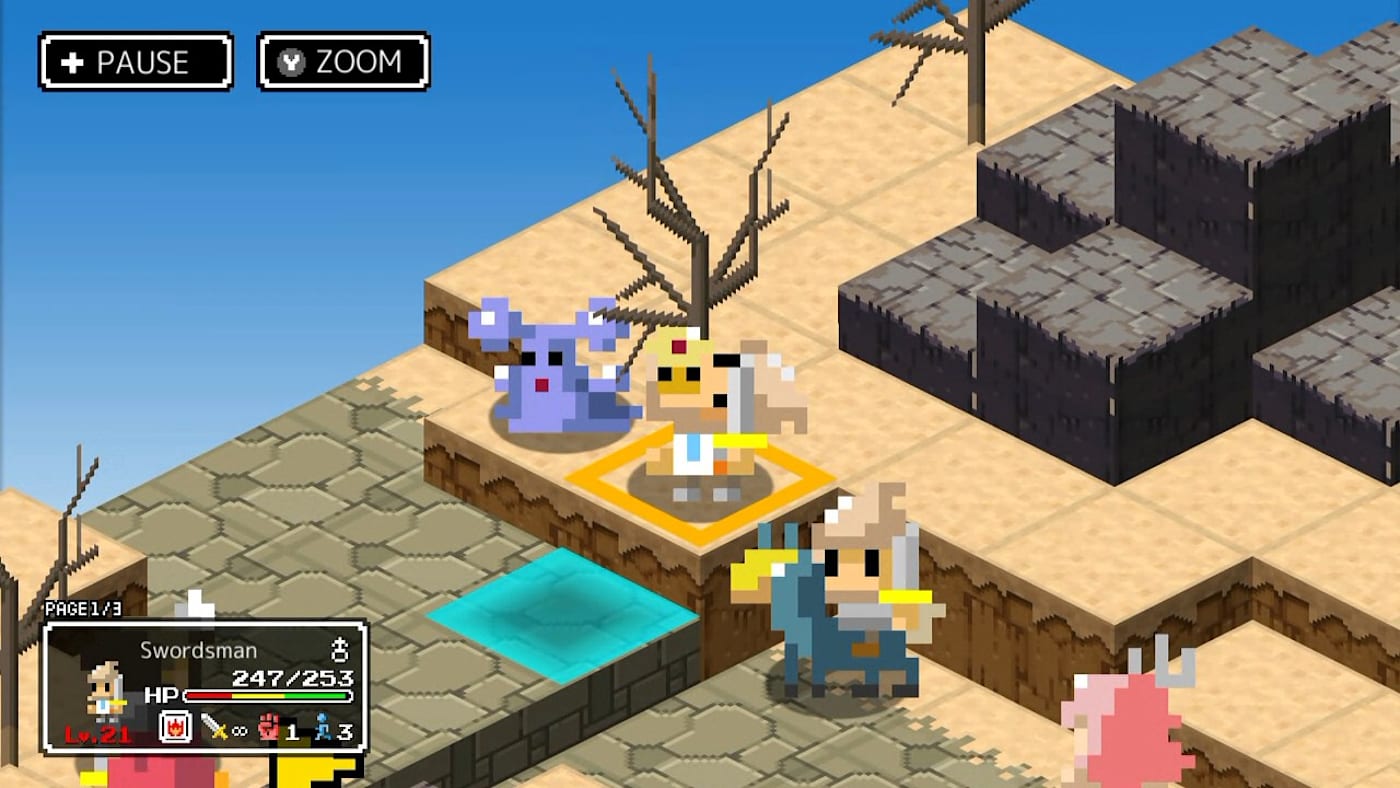The height and width of the screenshot is (788, 1400).
Task: Click the Swordsman portrait thumbnail
Action: pos(104,687)
